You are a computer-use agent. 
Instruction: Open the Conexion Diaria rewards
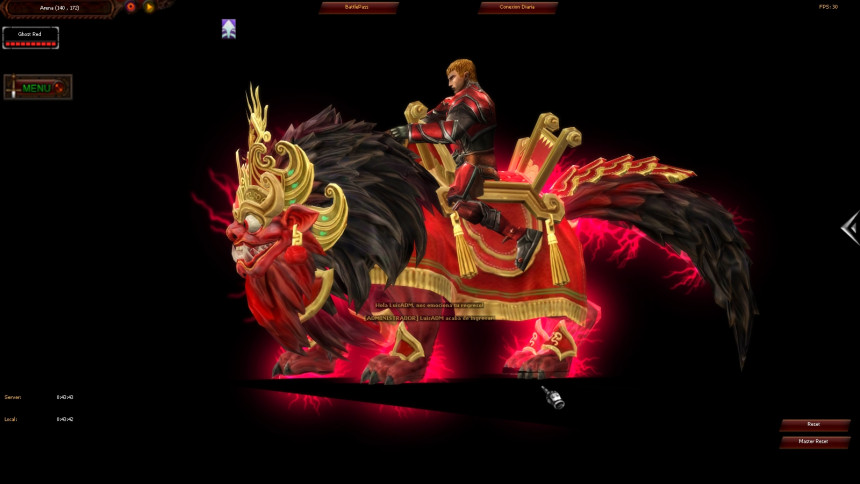point(518,7)
